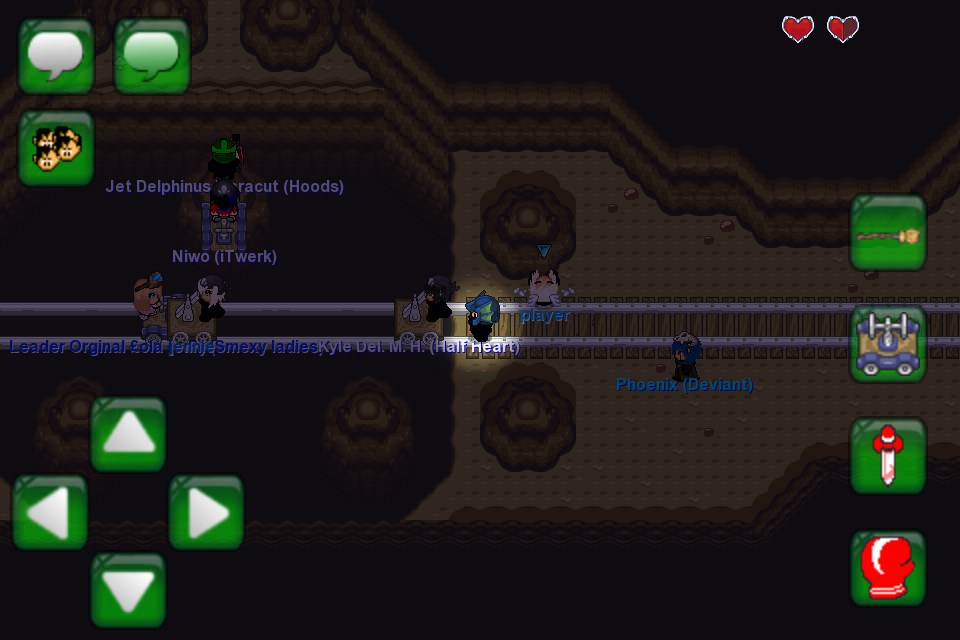Tap the D-pad right arrow
This screenshot has width=960, height=640.
206,512
